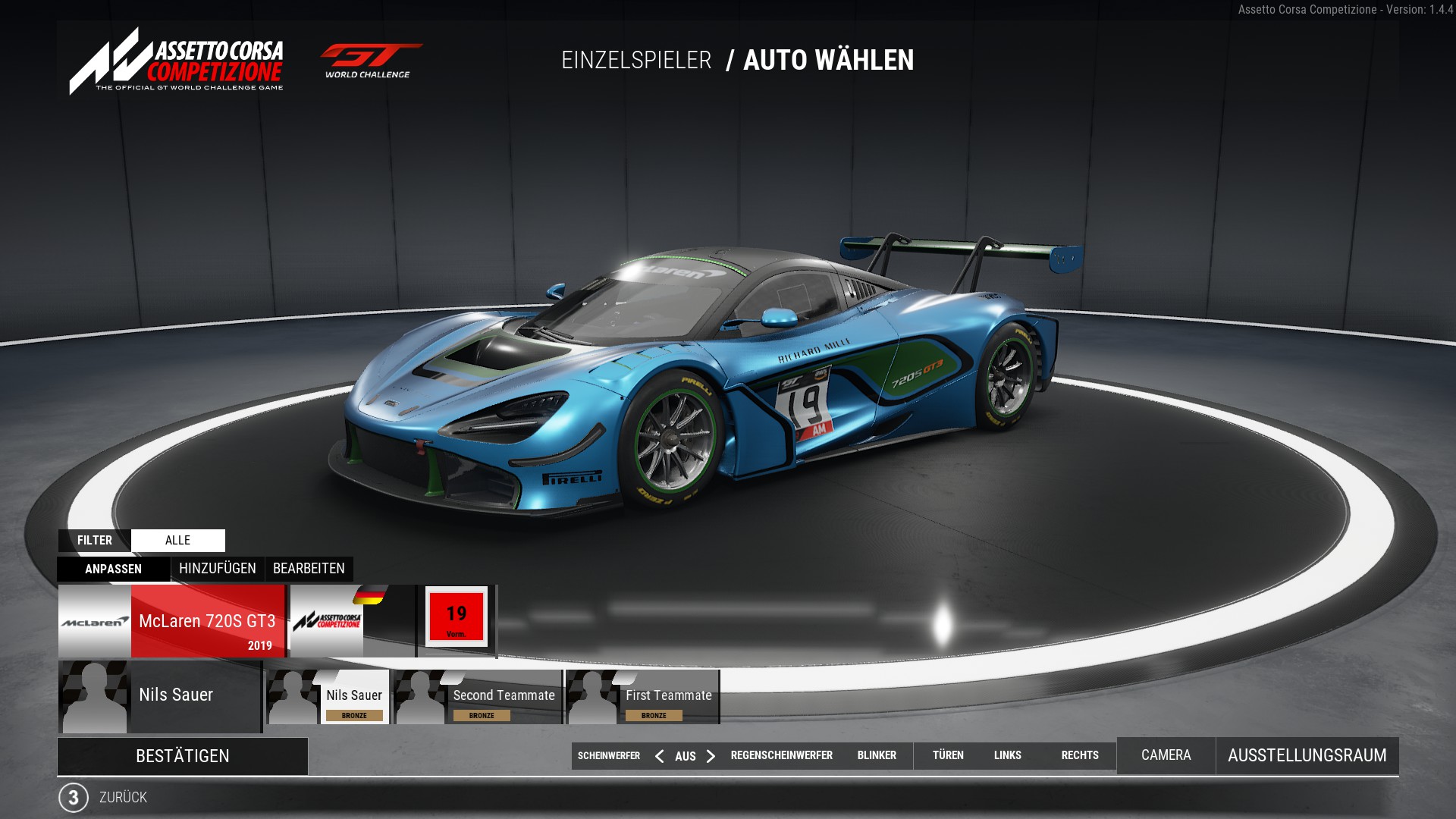Screen dimensions: 1456x819
Task: Pick the number 19 livery tile
Action: 457,617
